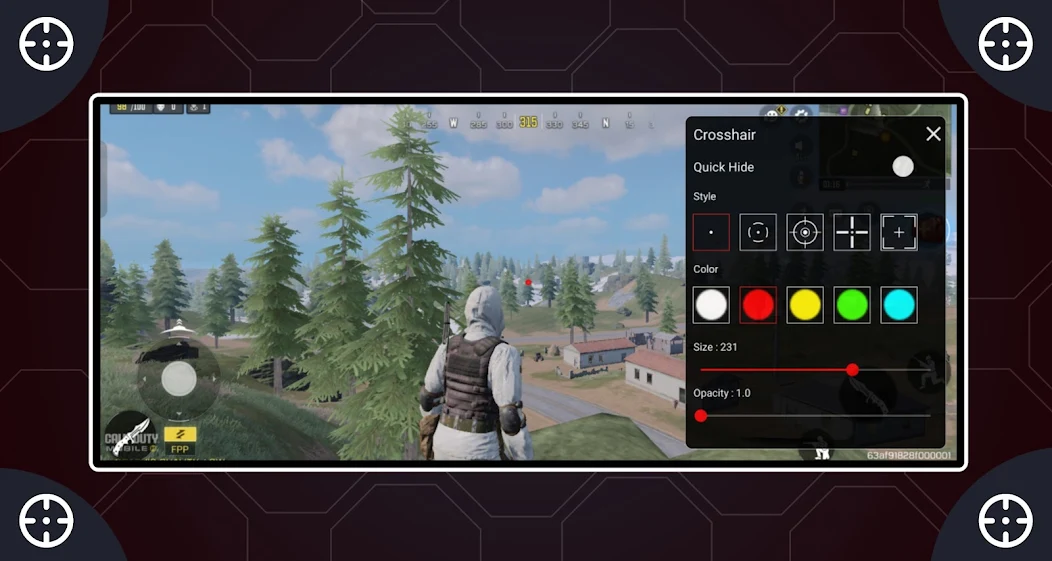The width and height of the screenshot is (1052, 561).
Task: Tap the virtual movement joystick
Action: (x=179, y=380)
